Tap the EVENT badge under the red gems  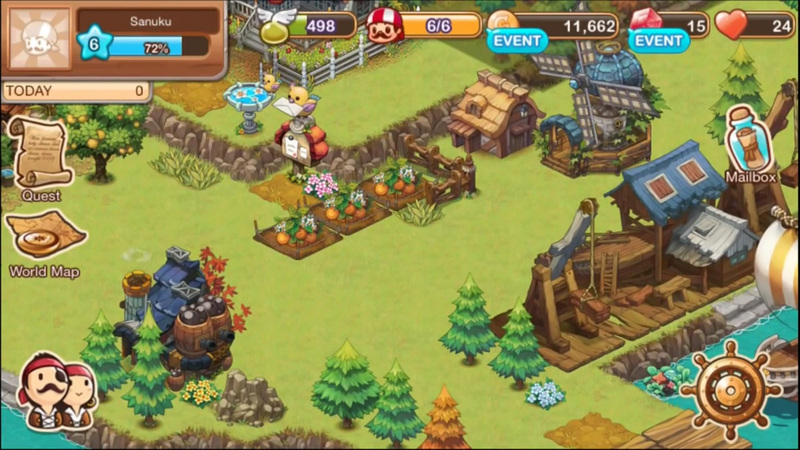(x=659, y=41)
